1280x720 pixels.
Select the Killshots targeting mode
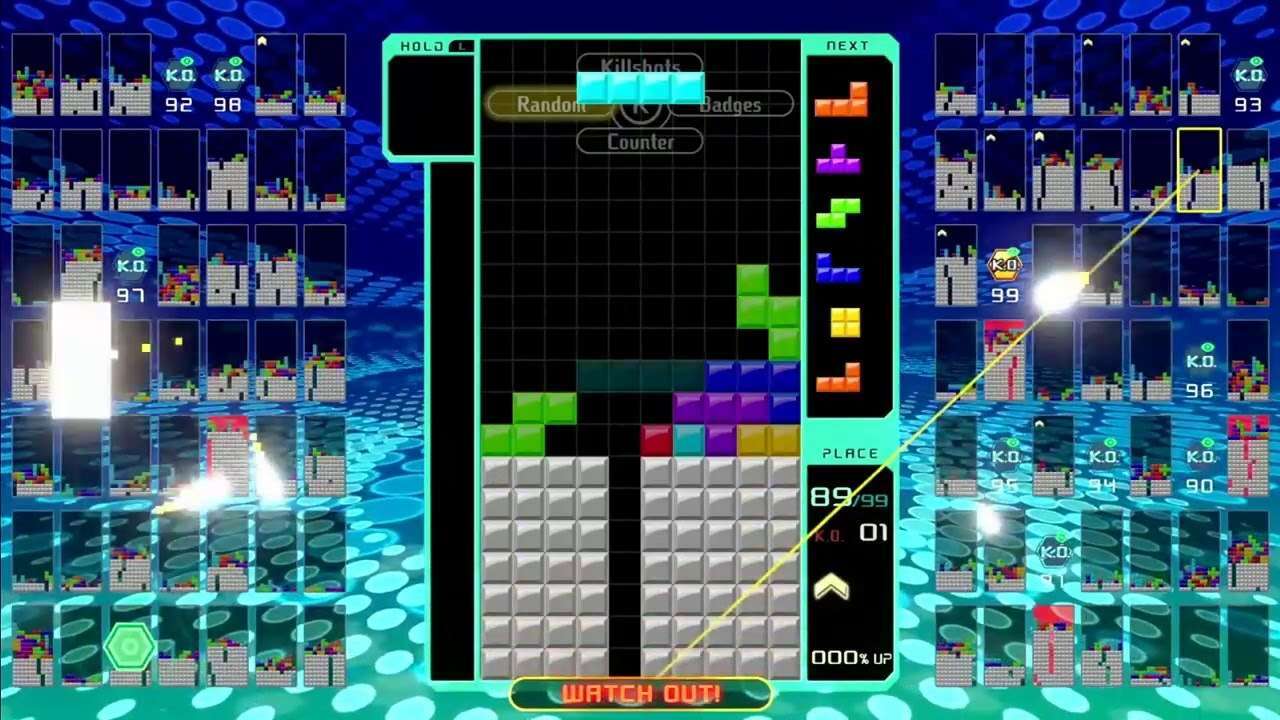[x=640, y=66]
